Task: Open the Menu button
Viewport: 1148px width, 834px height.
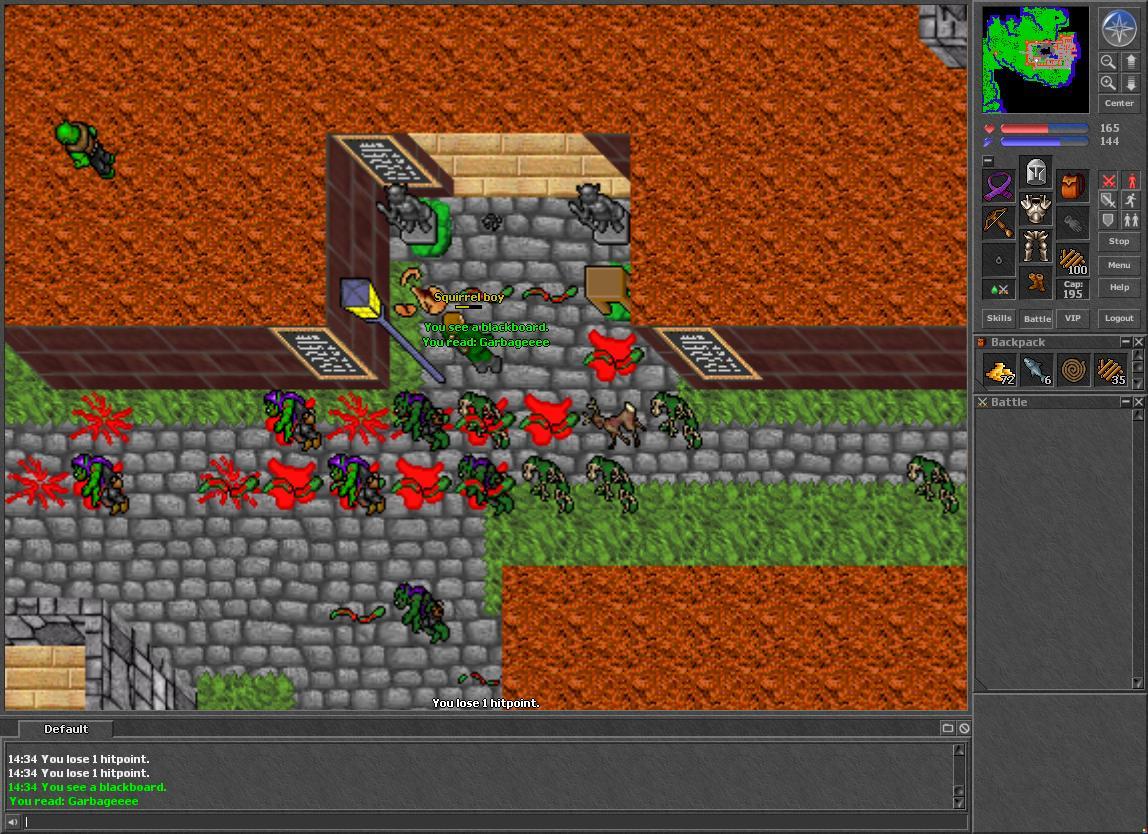Action: click(x=1118, y=265)
